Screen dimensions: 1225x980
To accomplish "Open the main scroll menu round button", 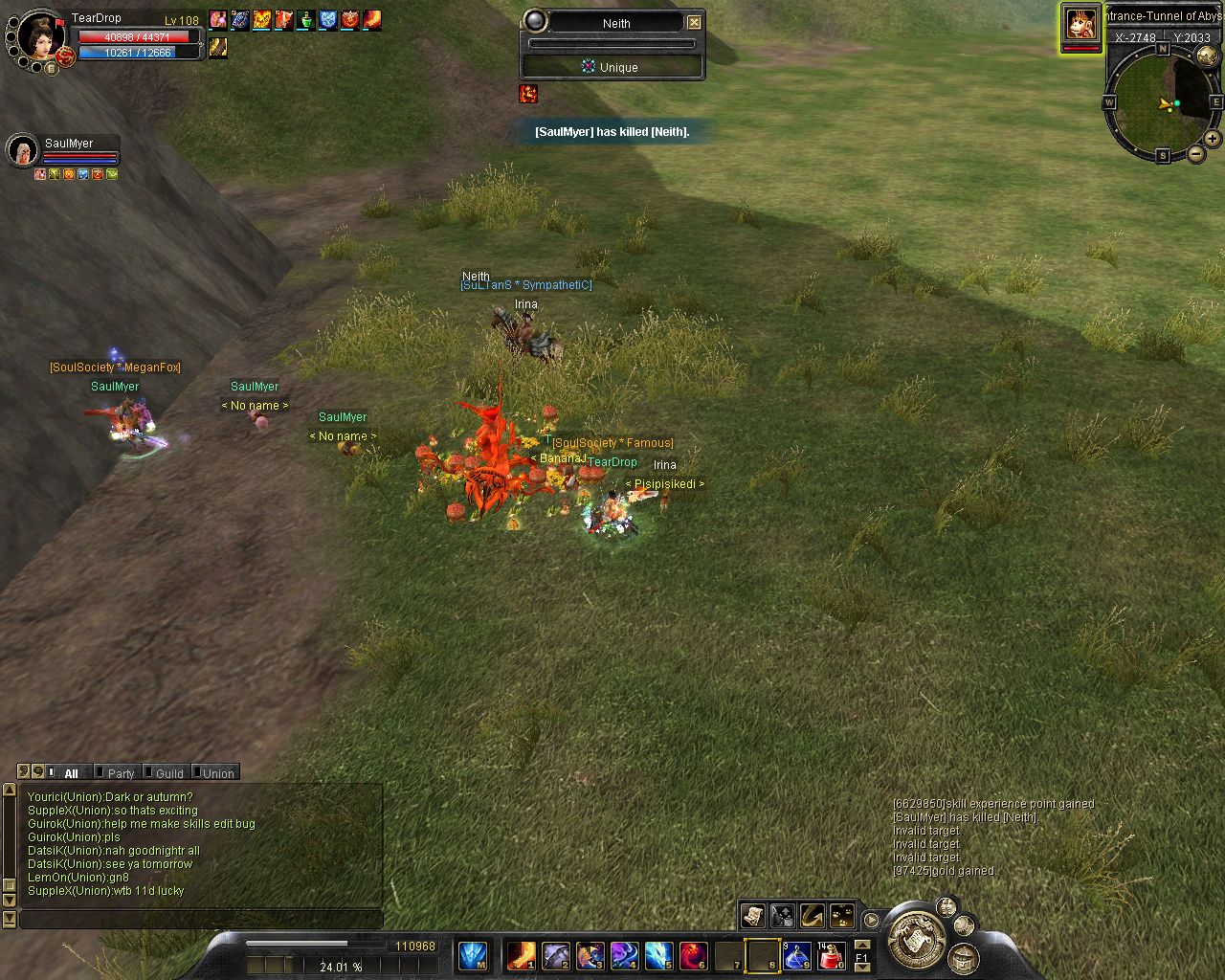I will (x=916, y=936).
